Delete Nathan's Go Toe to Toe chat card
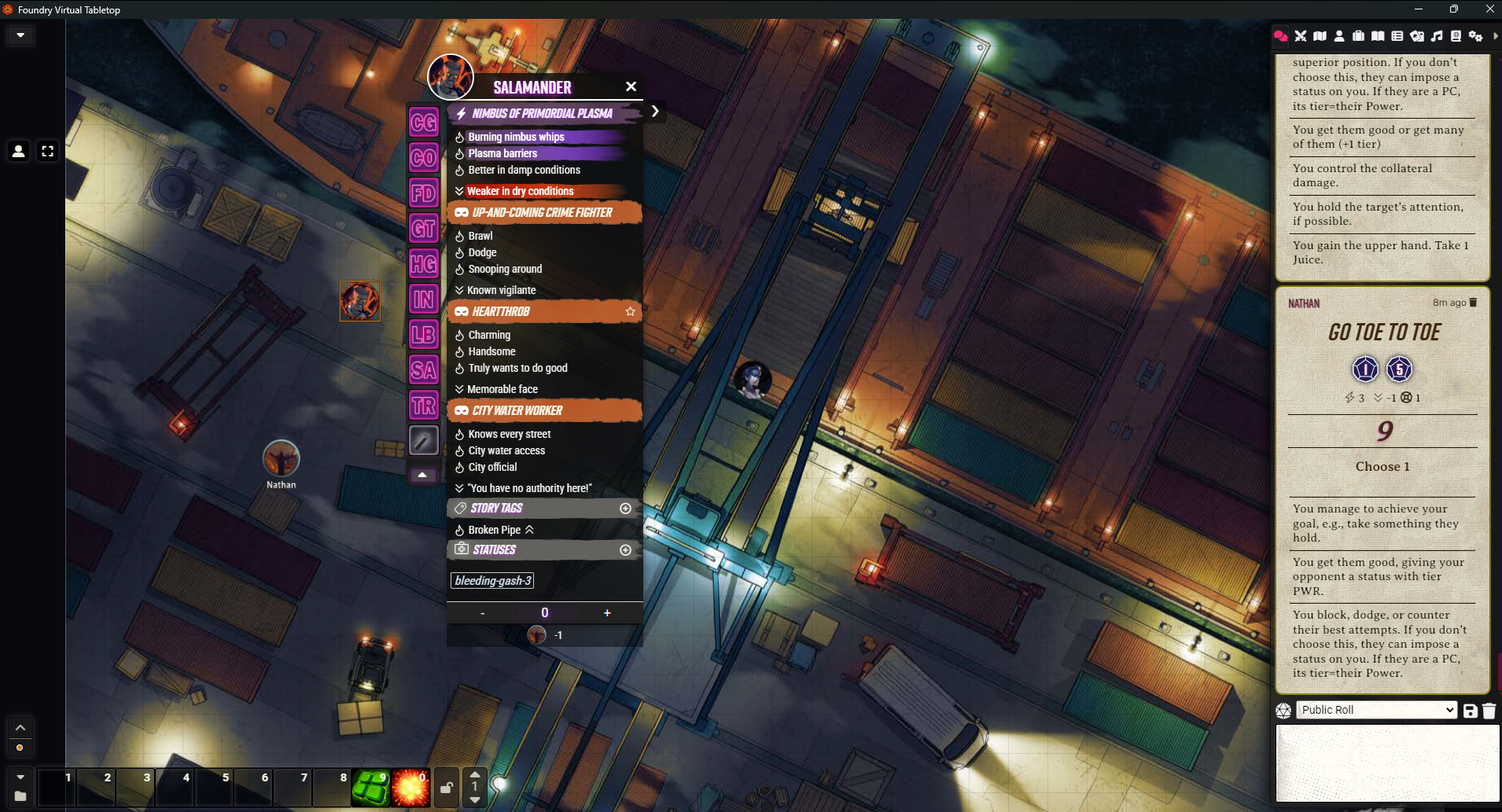Image resolution: width=1502 pixels, height=812 pixels. pos(1473,303)
